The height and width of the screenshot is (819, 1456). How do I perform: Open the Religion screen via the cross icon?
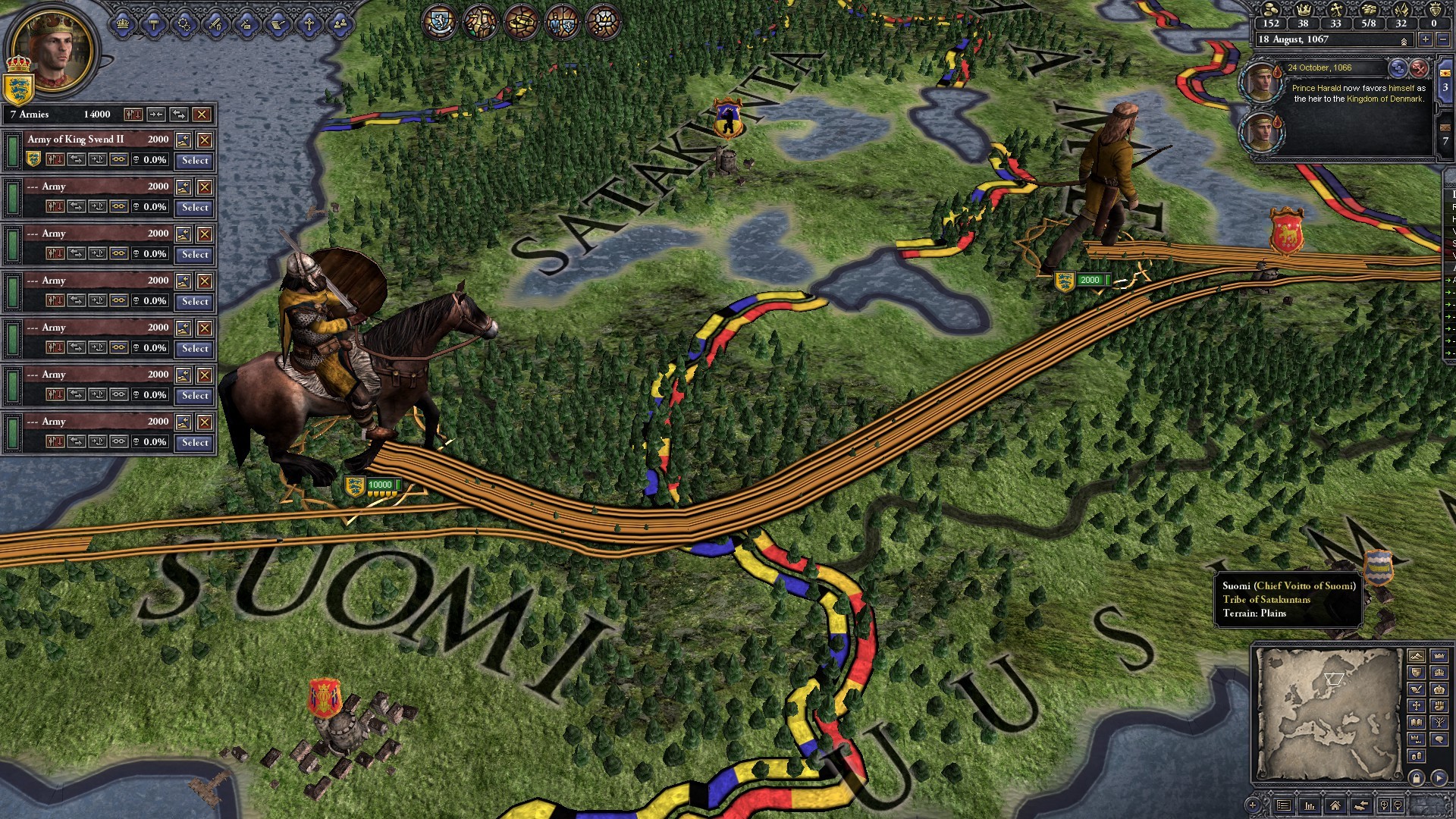[x=309, y=24]
